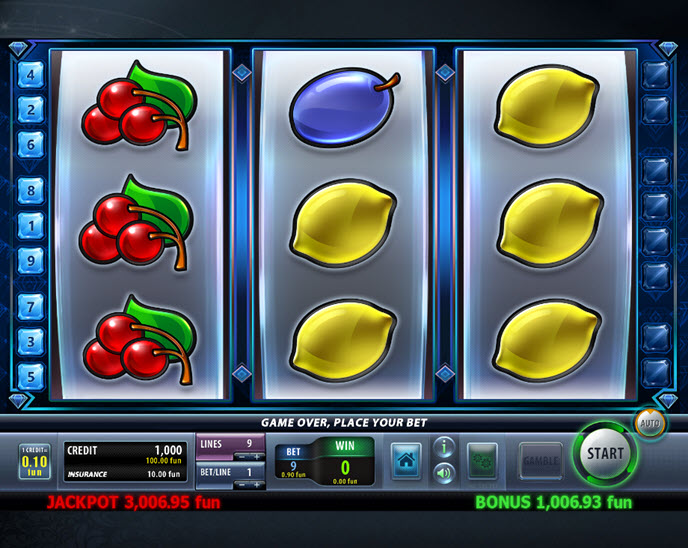Viewport: 688px width, 548px height.
Task: Choose payline number 7
Action: tap(30, 306)
